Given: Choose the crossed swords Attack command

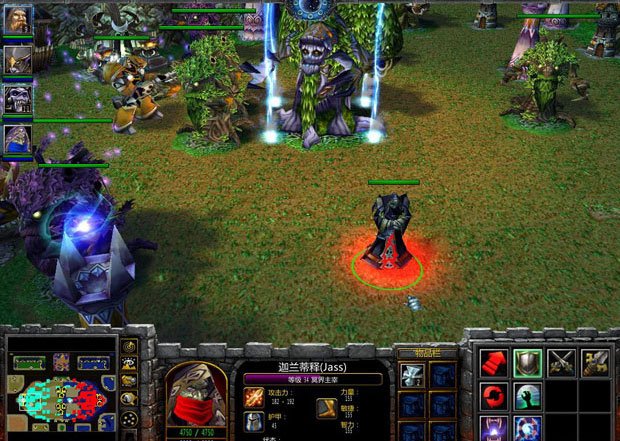Looking at the screenshot, I should click(563, 363).
